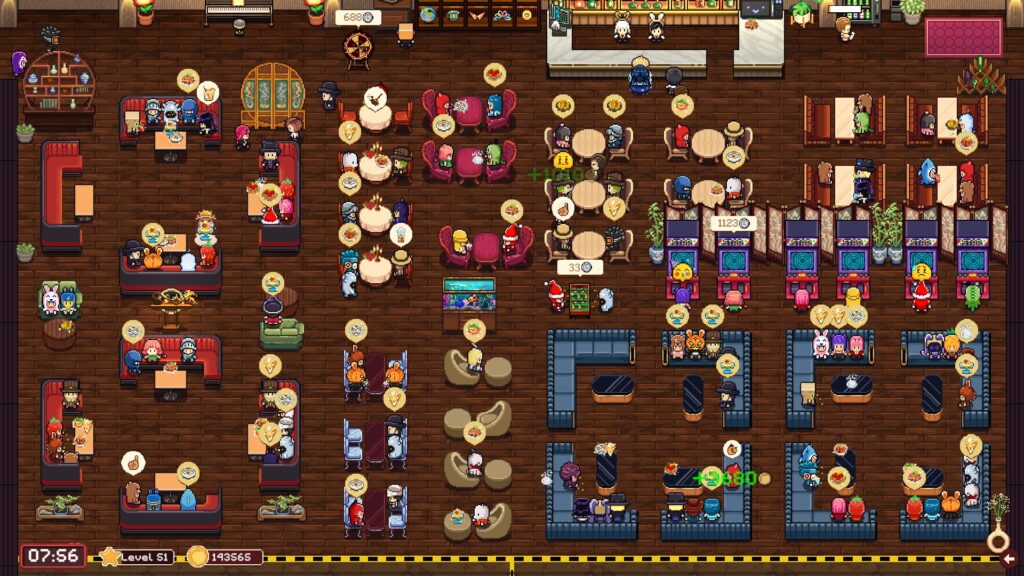Collect the 33 coin bubble

click(578, 267)
